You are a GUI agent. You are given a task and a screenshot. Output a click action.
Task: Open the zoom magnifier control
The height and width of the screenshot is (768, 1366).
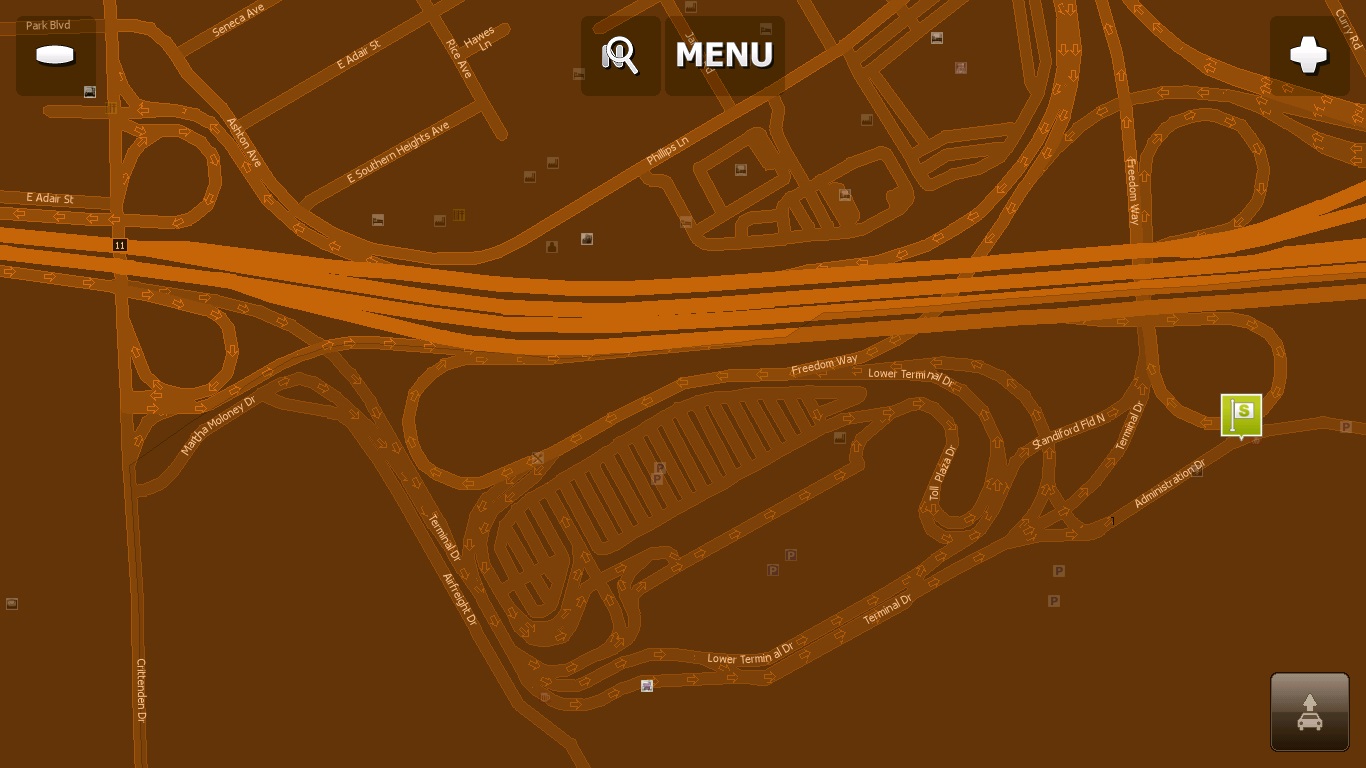click(x=620, y=55)
